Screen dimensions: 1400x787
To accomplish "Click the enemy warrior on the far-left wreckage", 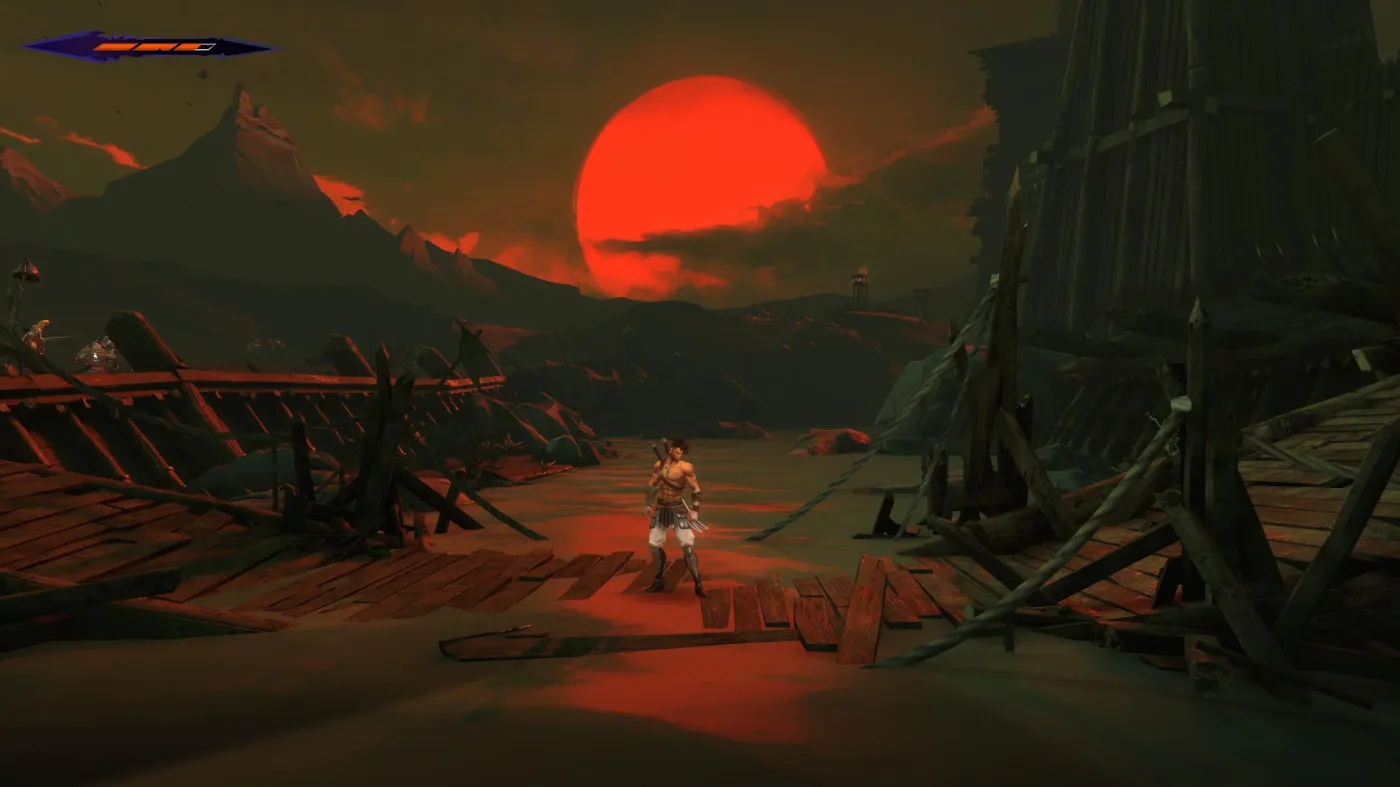I will pos(38,335).
